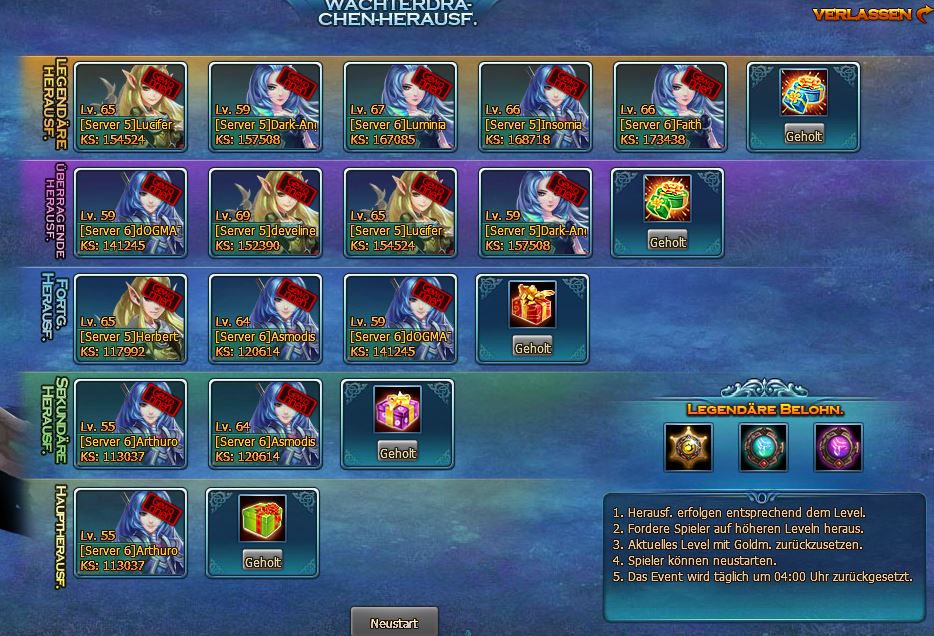
Task: Click Geholt under the green-gold treasure chest
Action: (667, 242)
